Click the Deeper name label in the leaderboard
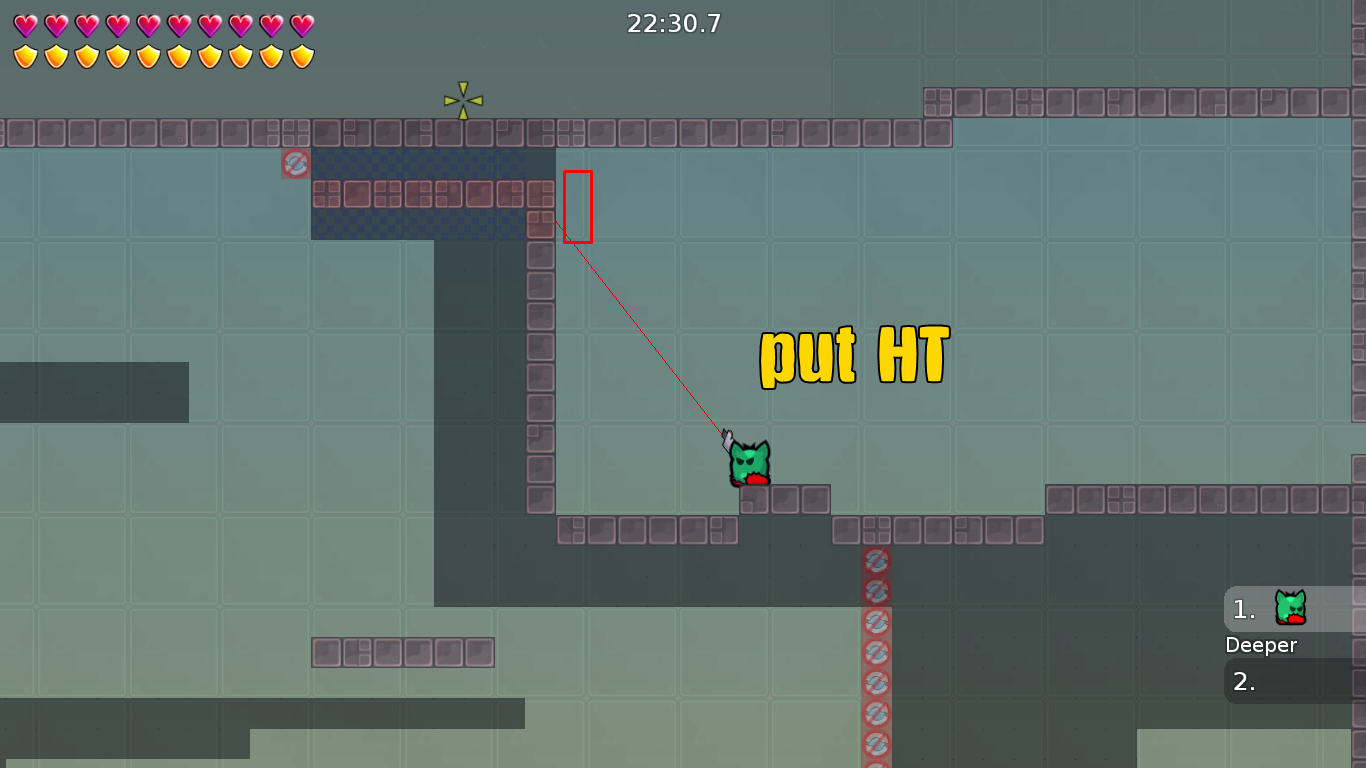Image resolution: width=1366 pixels, height=768 pixels. coord(1261,645)
